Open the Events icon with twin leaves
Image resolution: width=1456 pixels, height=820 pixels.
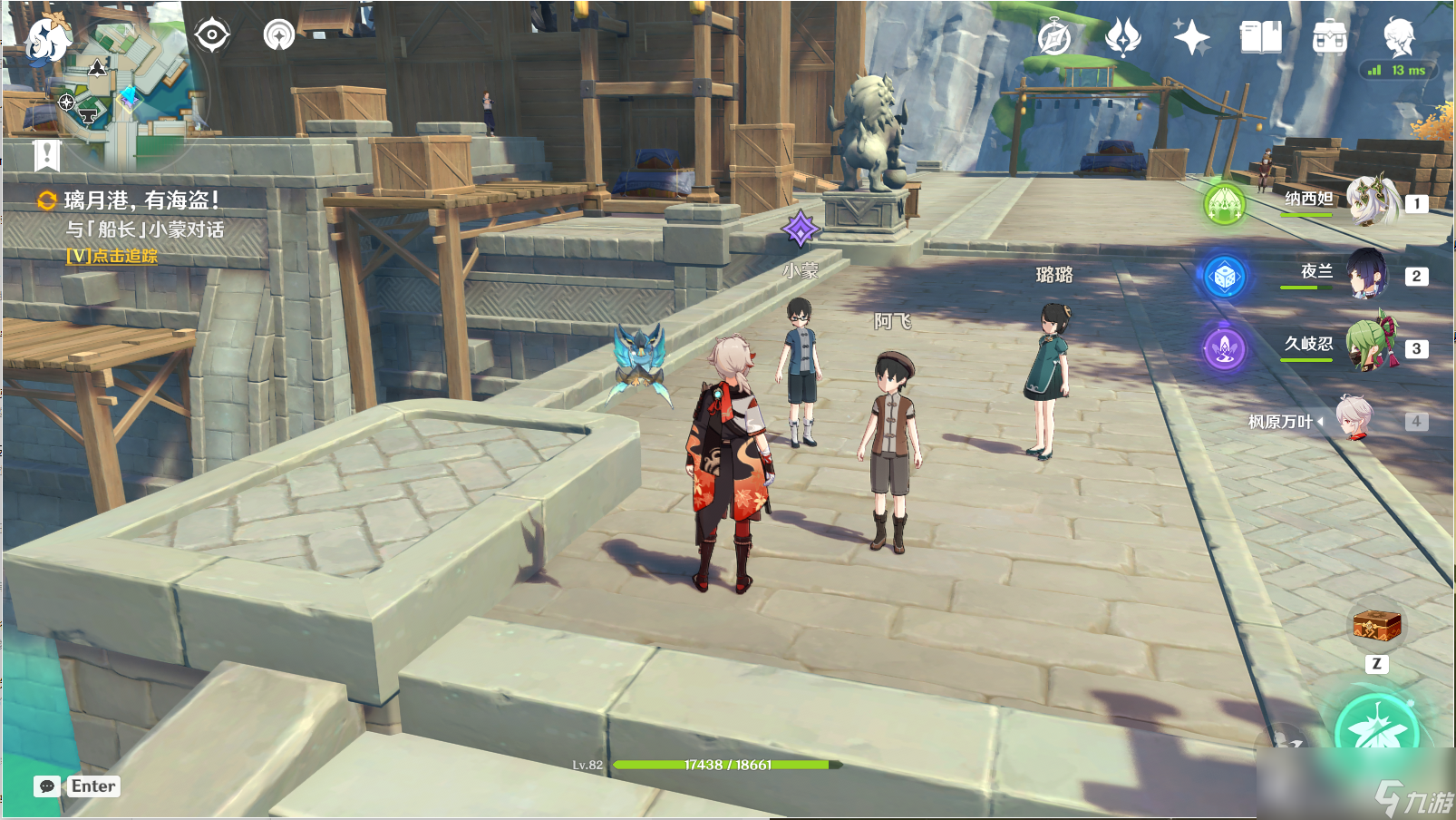pyautogui.click(x=1123, y=38)
